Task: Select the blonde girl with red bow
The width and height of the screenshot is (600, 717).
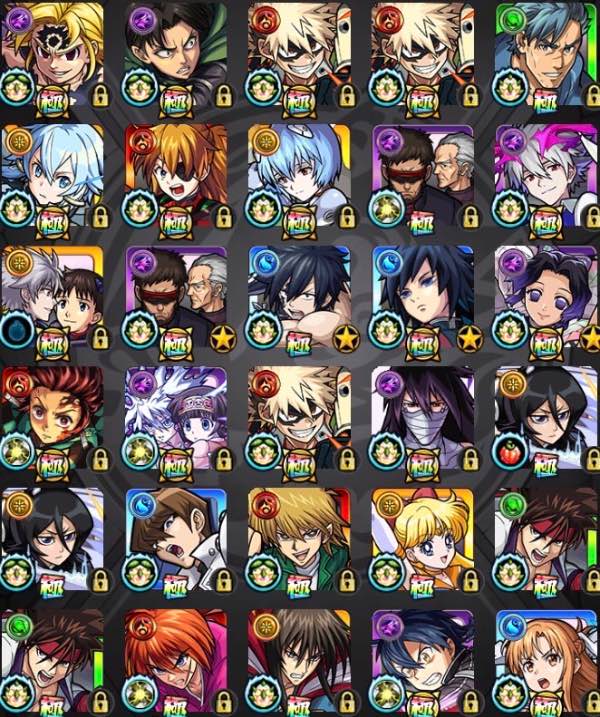Action: (x=422, y=540)
